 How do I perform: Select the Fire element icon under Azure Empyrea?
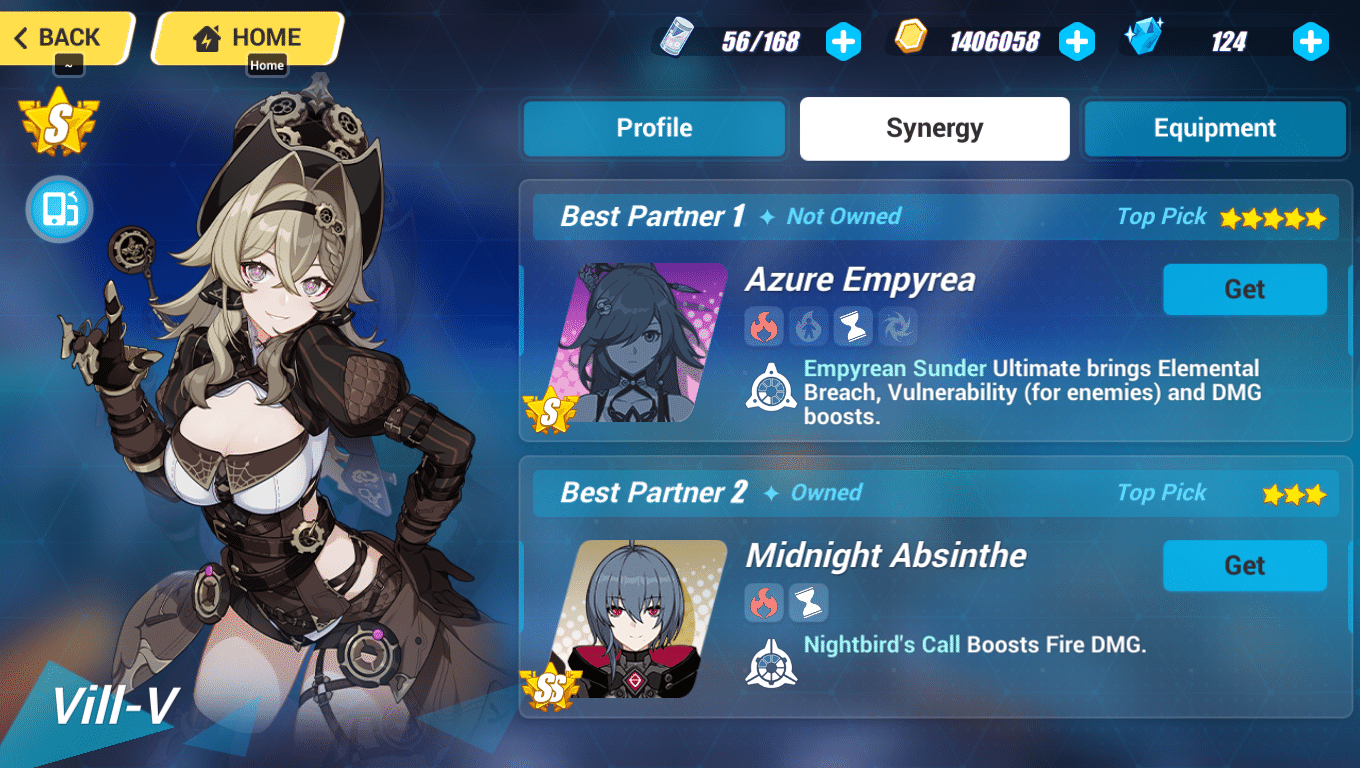[763, 326]
